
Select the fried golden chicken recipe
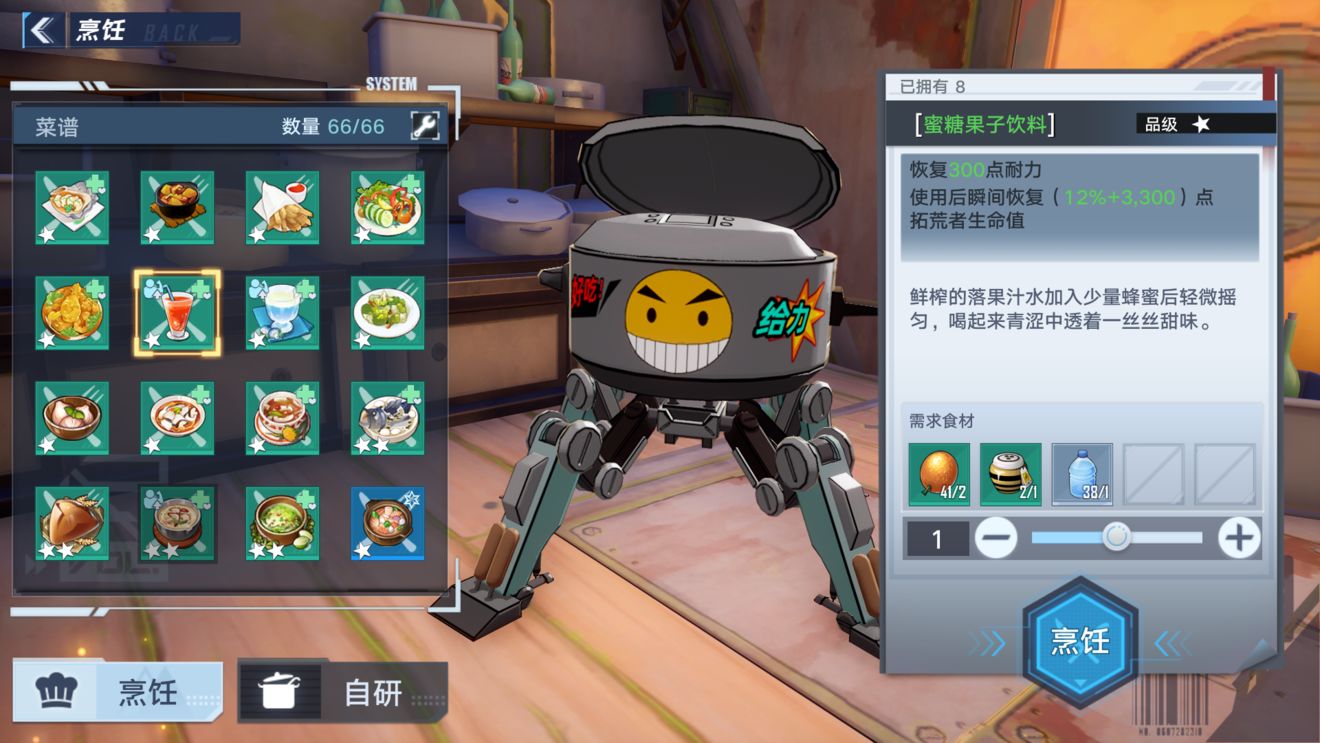72,313
